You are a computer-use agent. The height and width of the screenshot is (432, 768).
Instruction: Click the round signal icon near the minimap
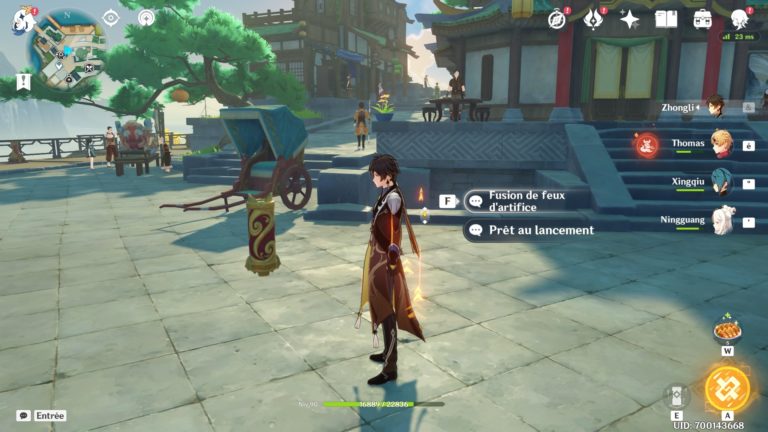tap(146, 18)
